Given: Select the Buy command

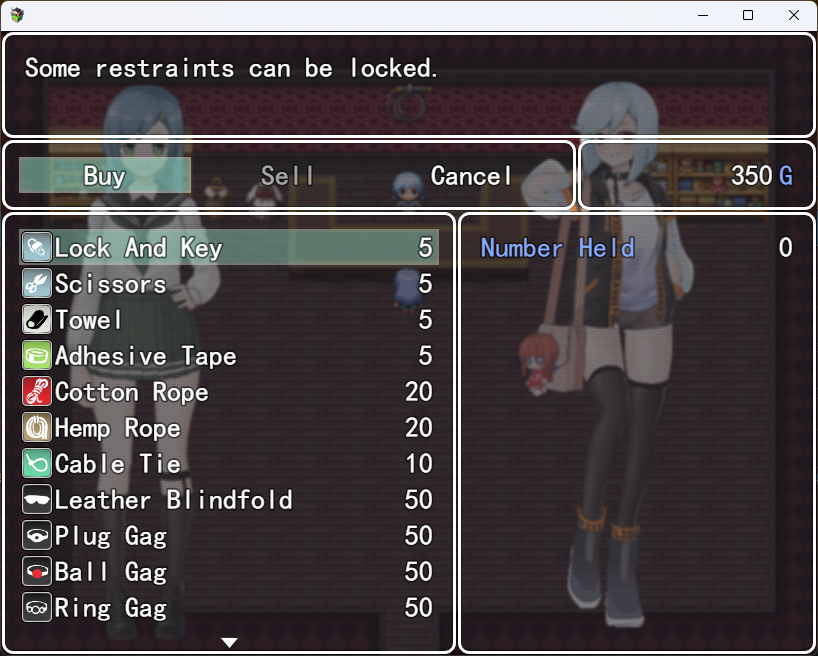Looking at the screenshot, I should coord(105,176).
